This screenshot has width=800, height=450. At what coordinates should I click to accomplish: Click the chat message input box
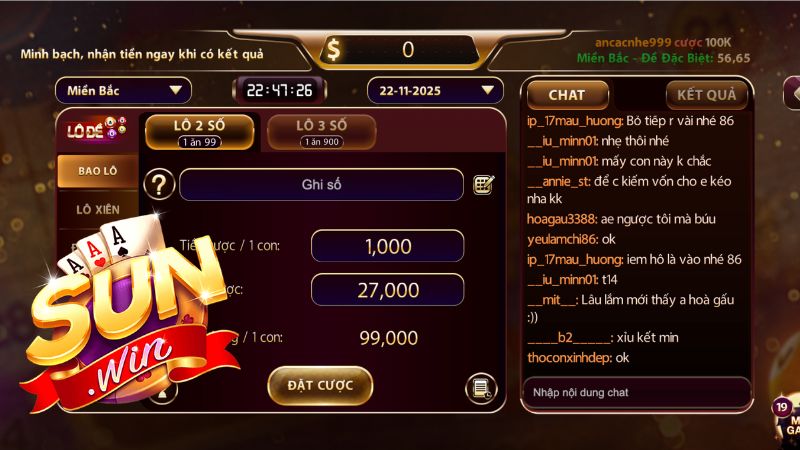click(x=635, y=392)
